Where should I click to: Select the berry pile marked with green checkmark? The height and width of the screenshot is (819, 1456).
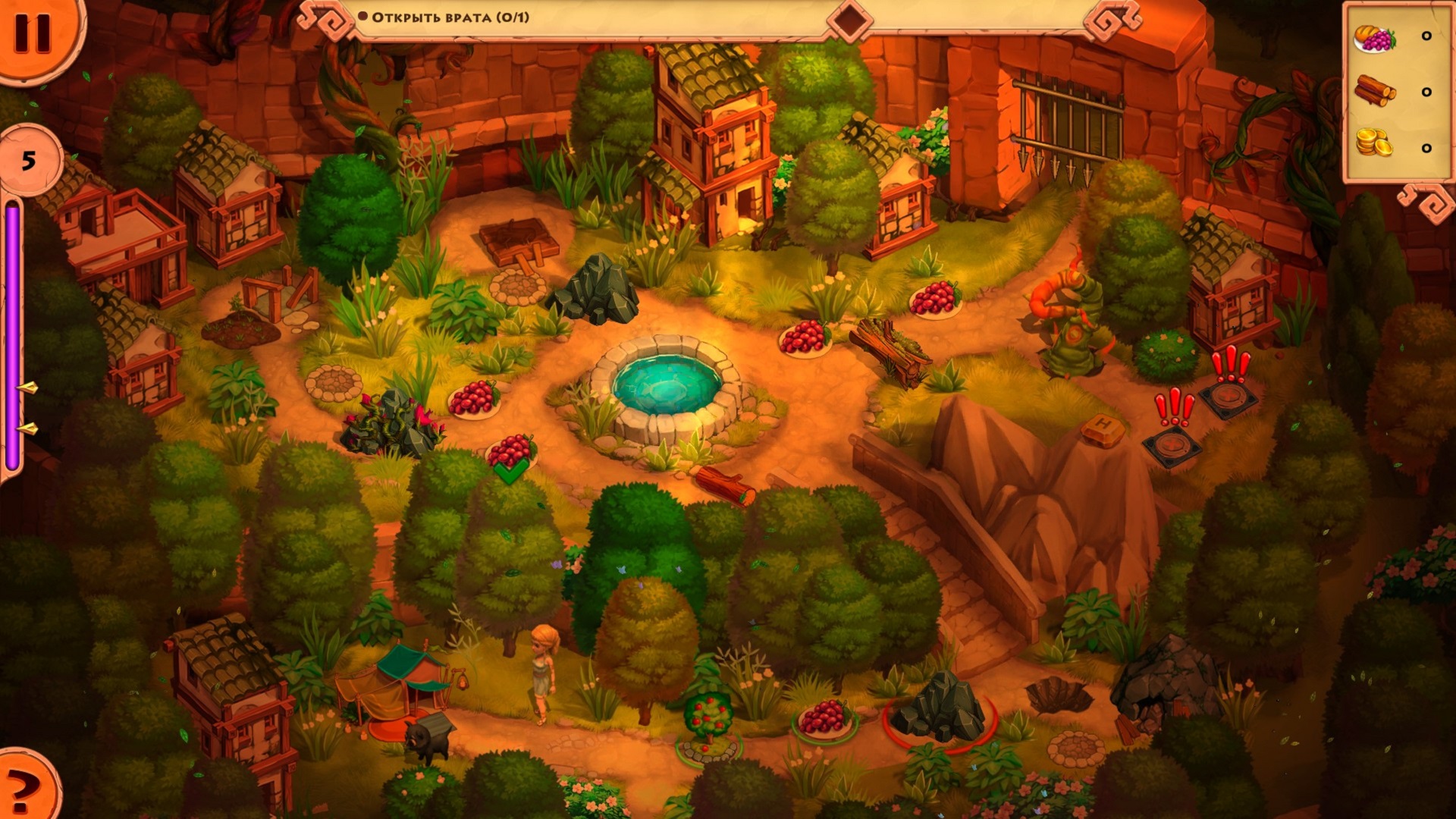(x=511, y=453)
